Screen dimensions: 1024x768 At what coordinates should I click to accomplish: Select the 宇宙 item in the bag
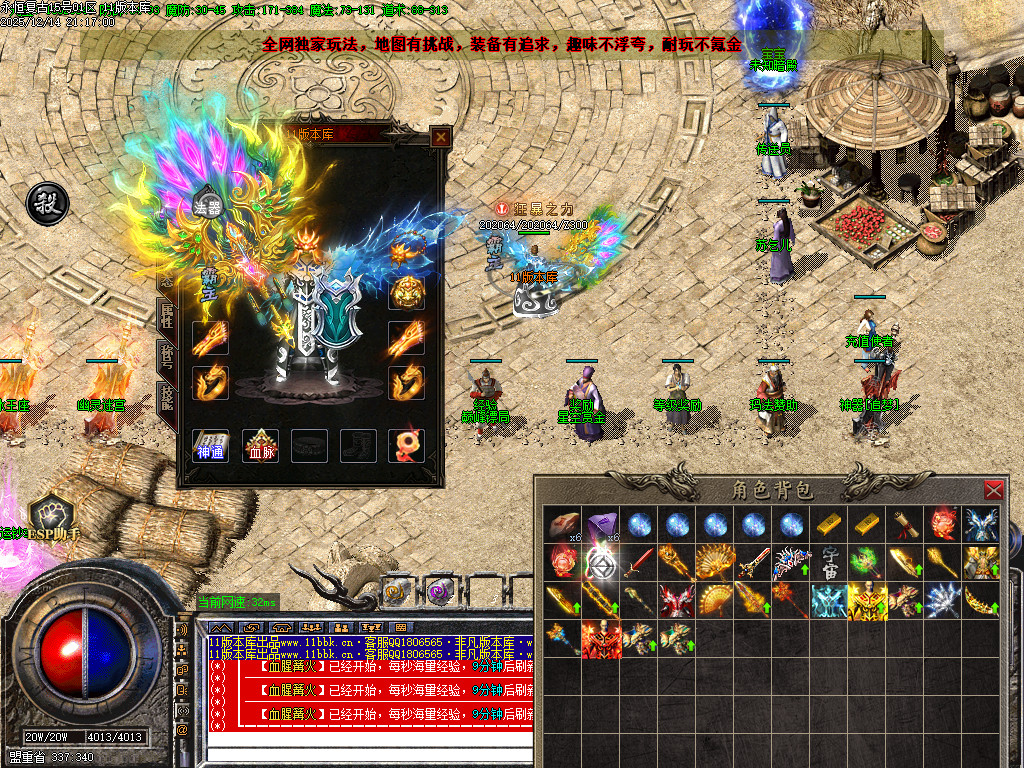[x=829, y=563]
